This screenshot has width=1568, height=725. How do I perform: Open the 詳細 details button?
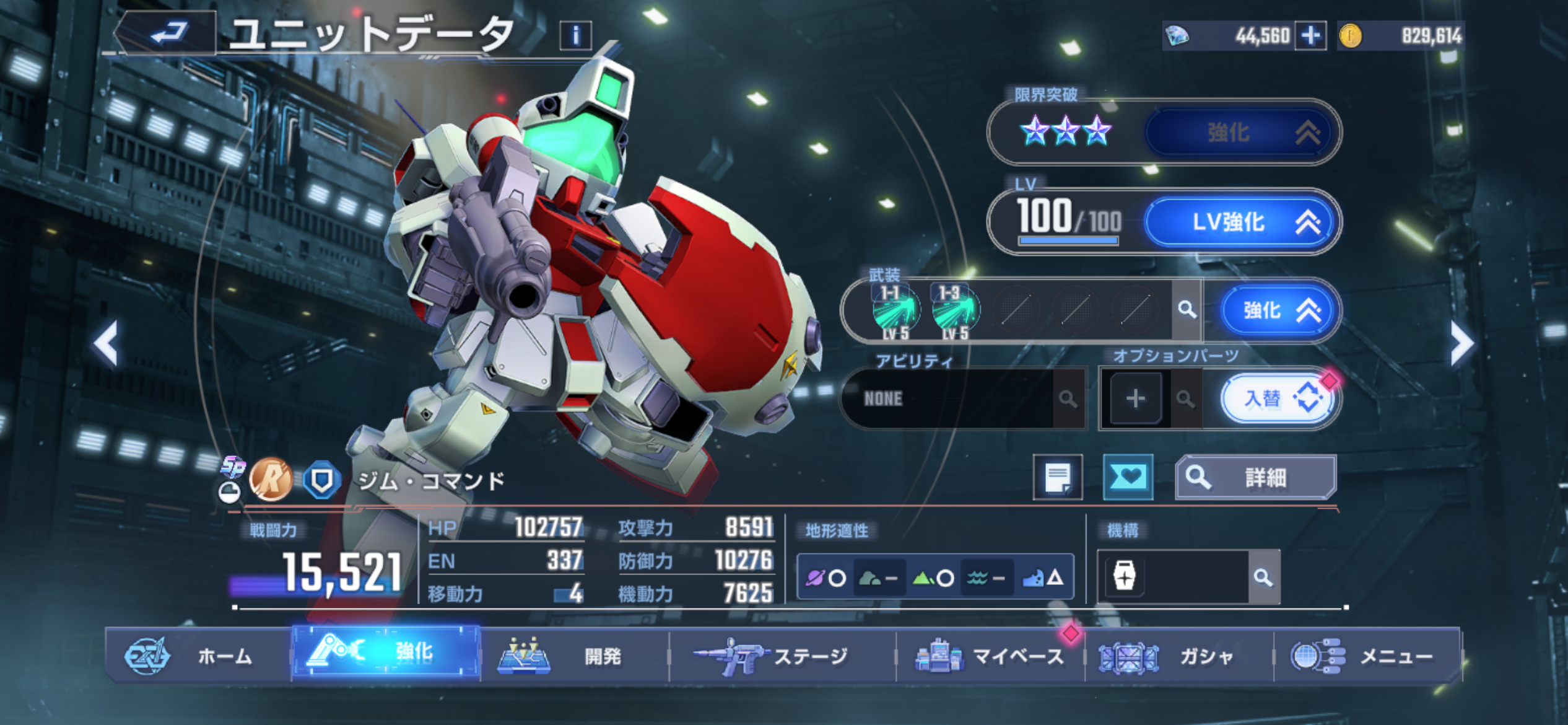[1256, 477]
